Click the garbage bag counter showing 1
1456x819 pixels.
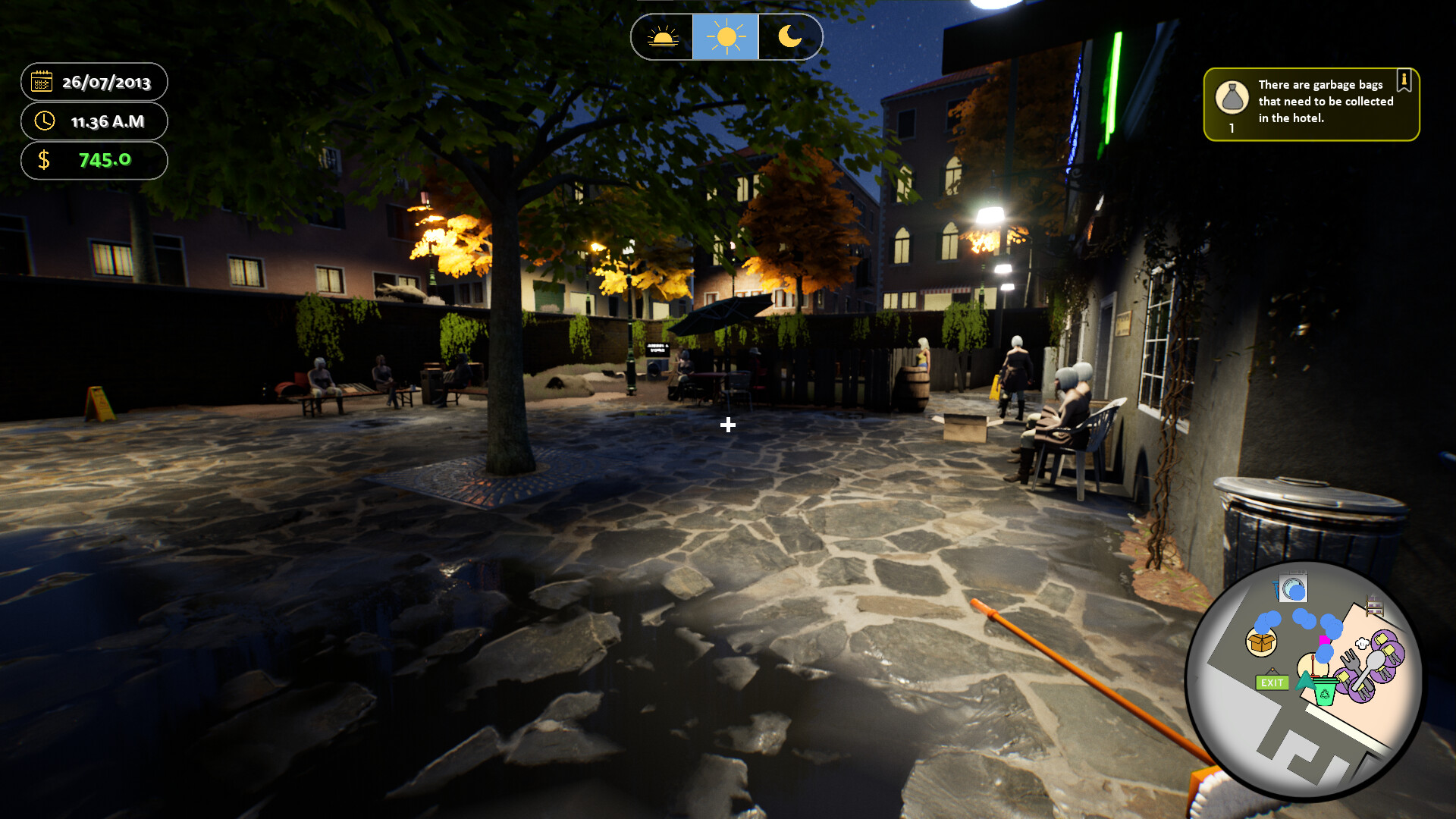click(x=1232, y=128)
